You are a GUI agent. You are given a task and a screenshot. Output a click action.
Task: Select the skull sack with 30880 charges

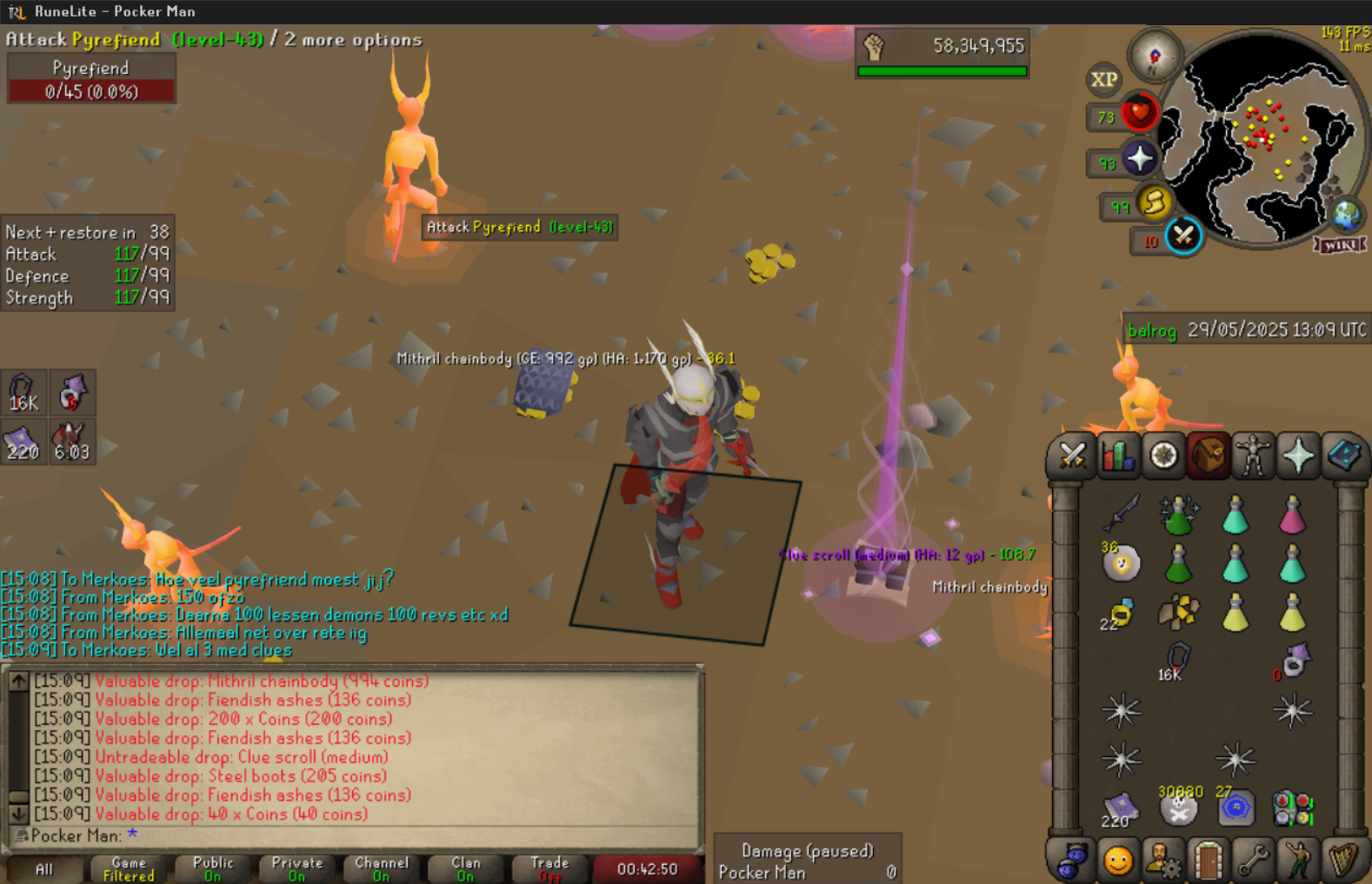click(x=1179, y=808)
